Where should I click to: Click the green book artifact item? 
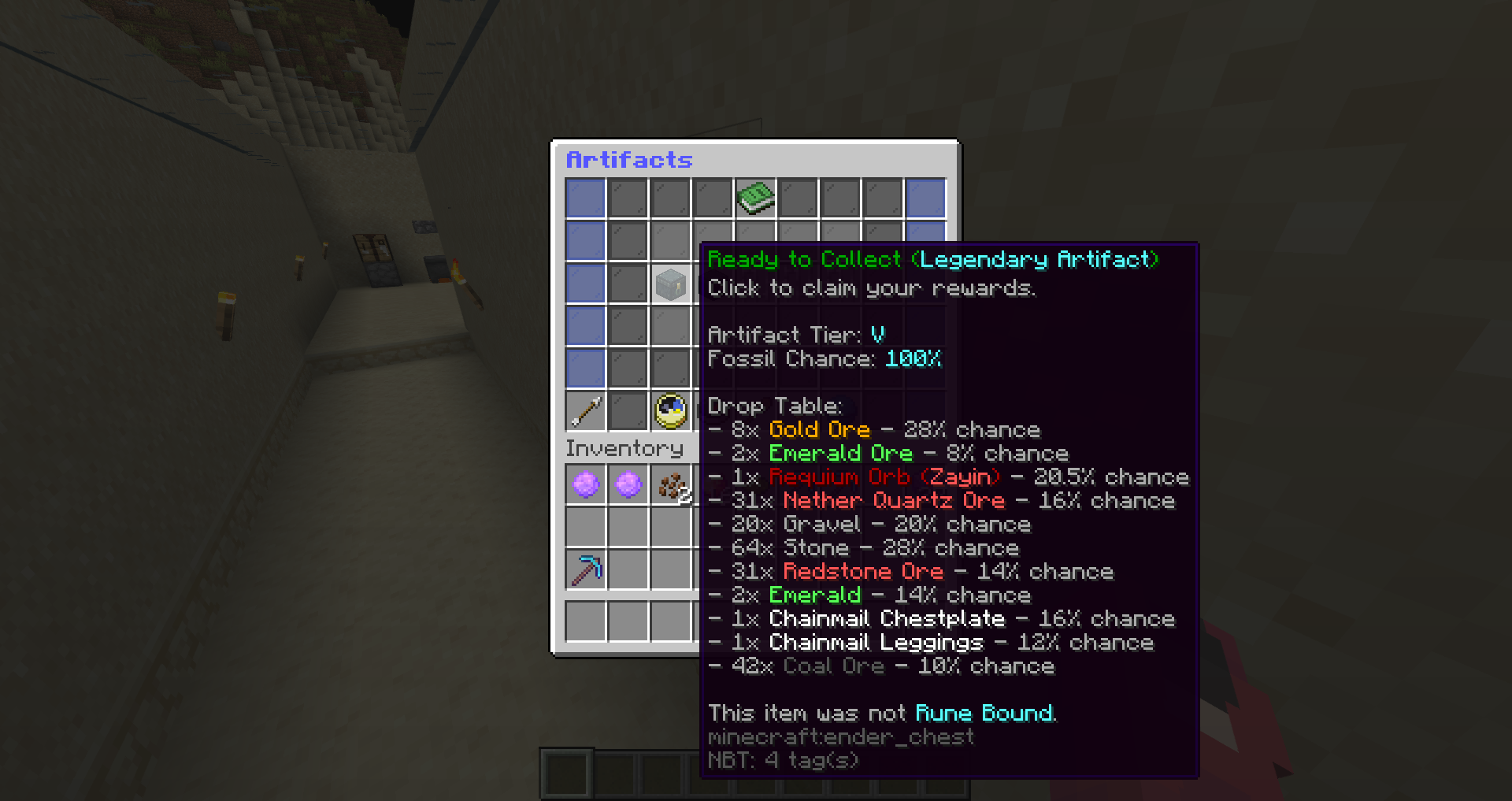[x=755, y=198]
